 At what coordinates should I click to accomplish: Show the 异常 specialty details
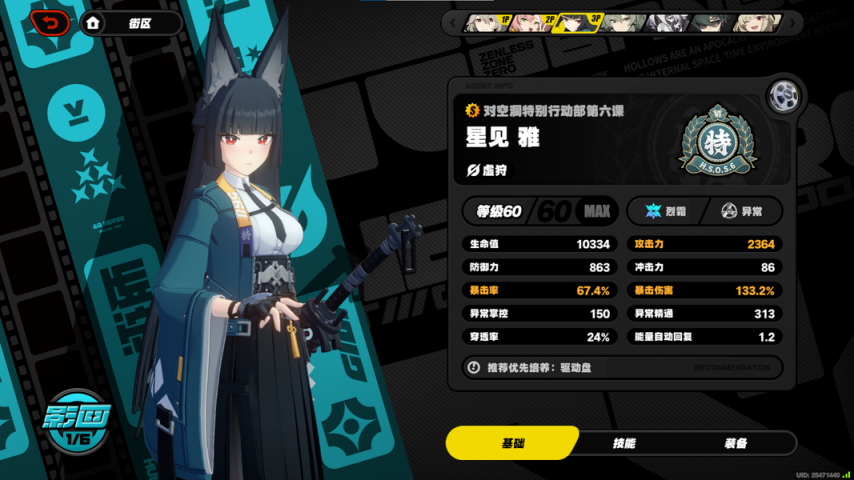coord(742,211)
